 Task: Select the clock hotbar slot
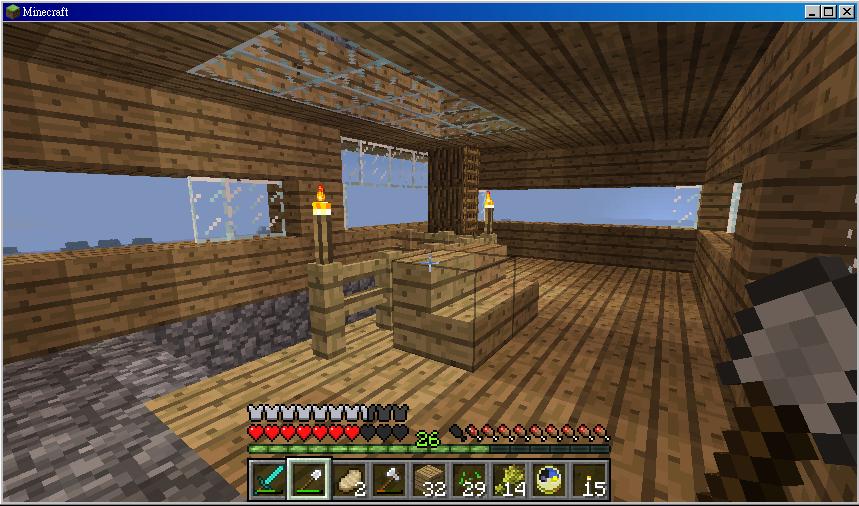[x=549, y=479]
